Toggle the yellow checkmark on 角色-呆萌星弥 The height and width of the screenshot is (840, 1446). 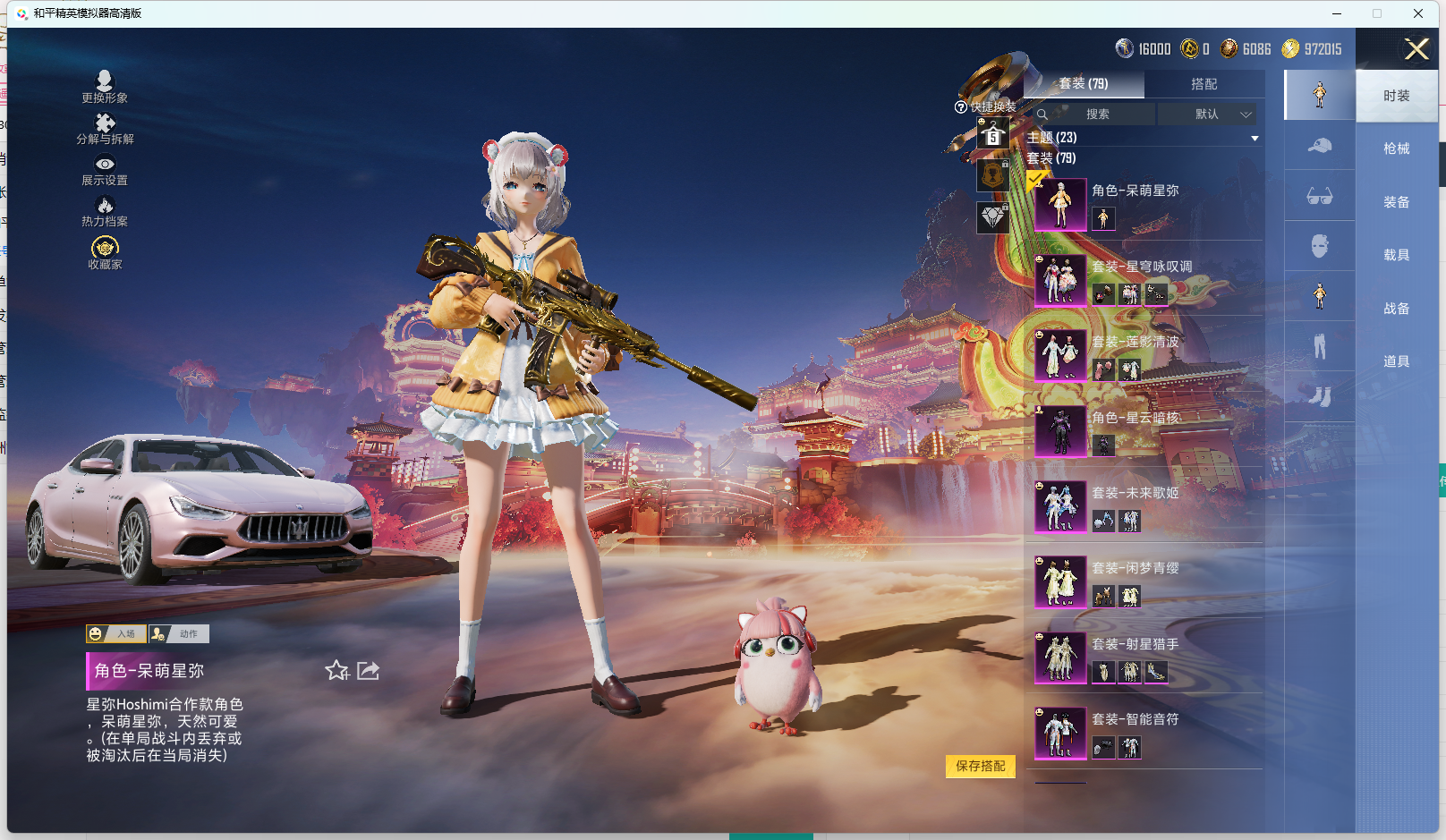click(x=1038, y=181)
